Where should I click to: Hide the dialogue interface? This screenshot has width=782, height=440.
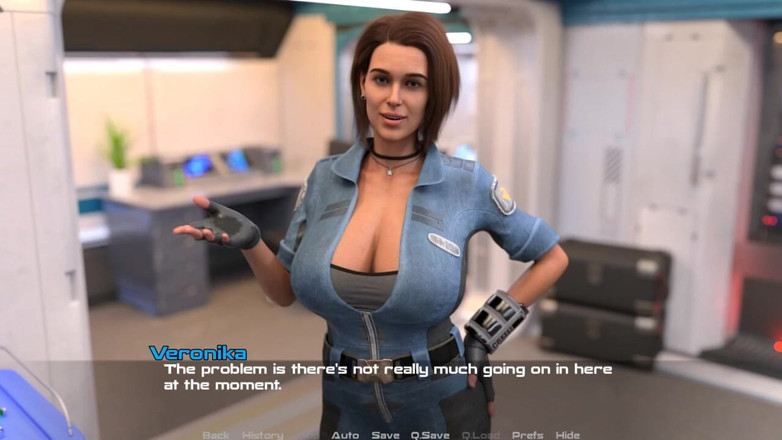click(x=568, y=435)
